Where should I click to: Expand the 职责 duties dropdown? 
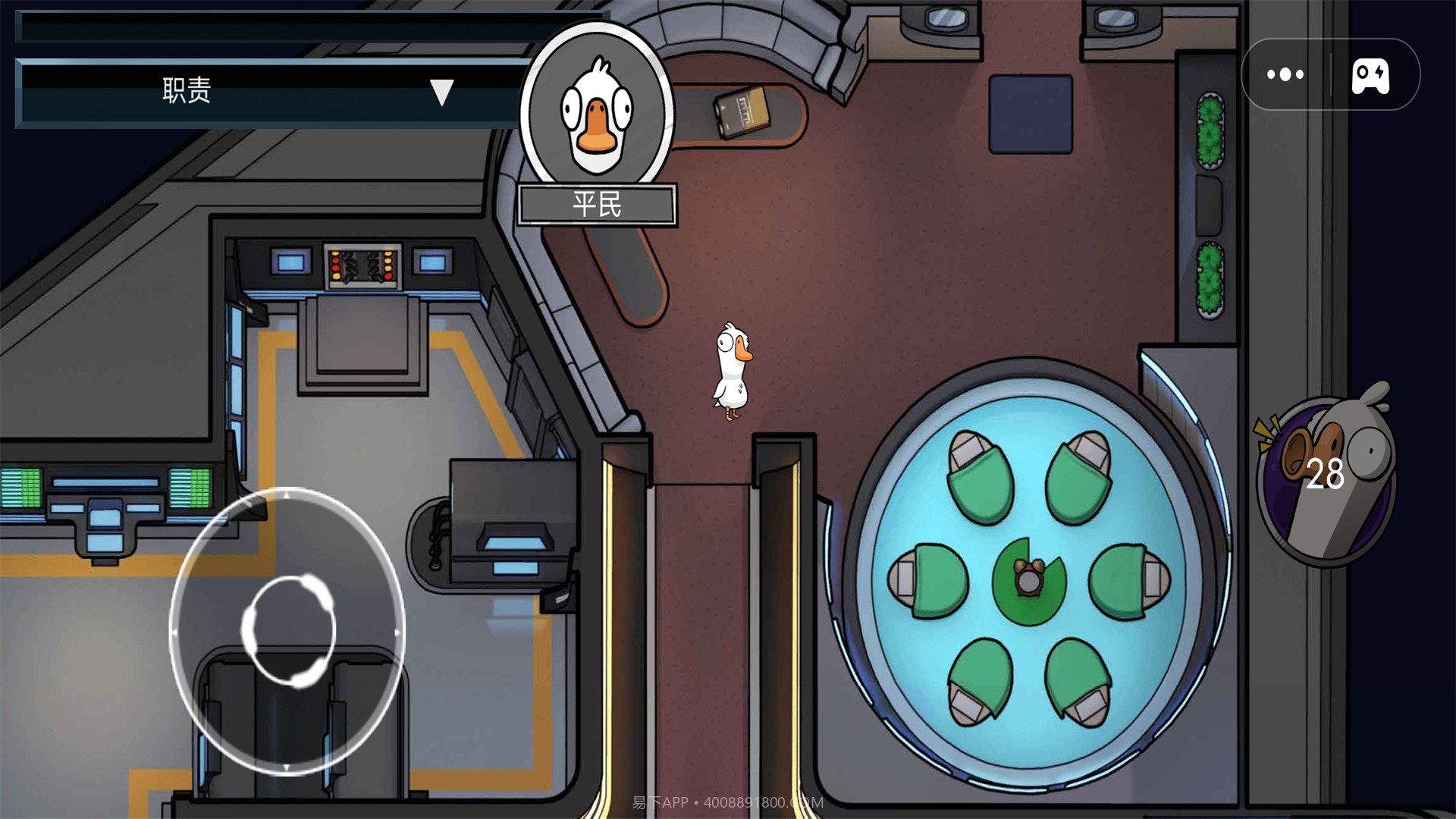441,92
